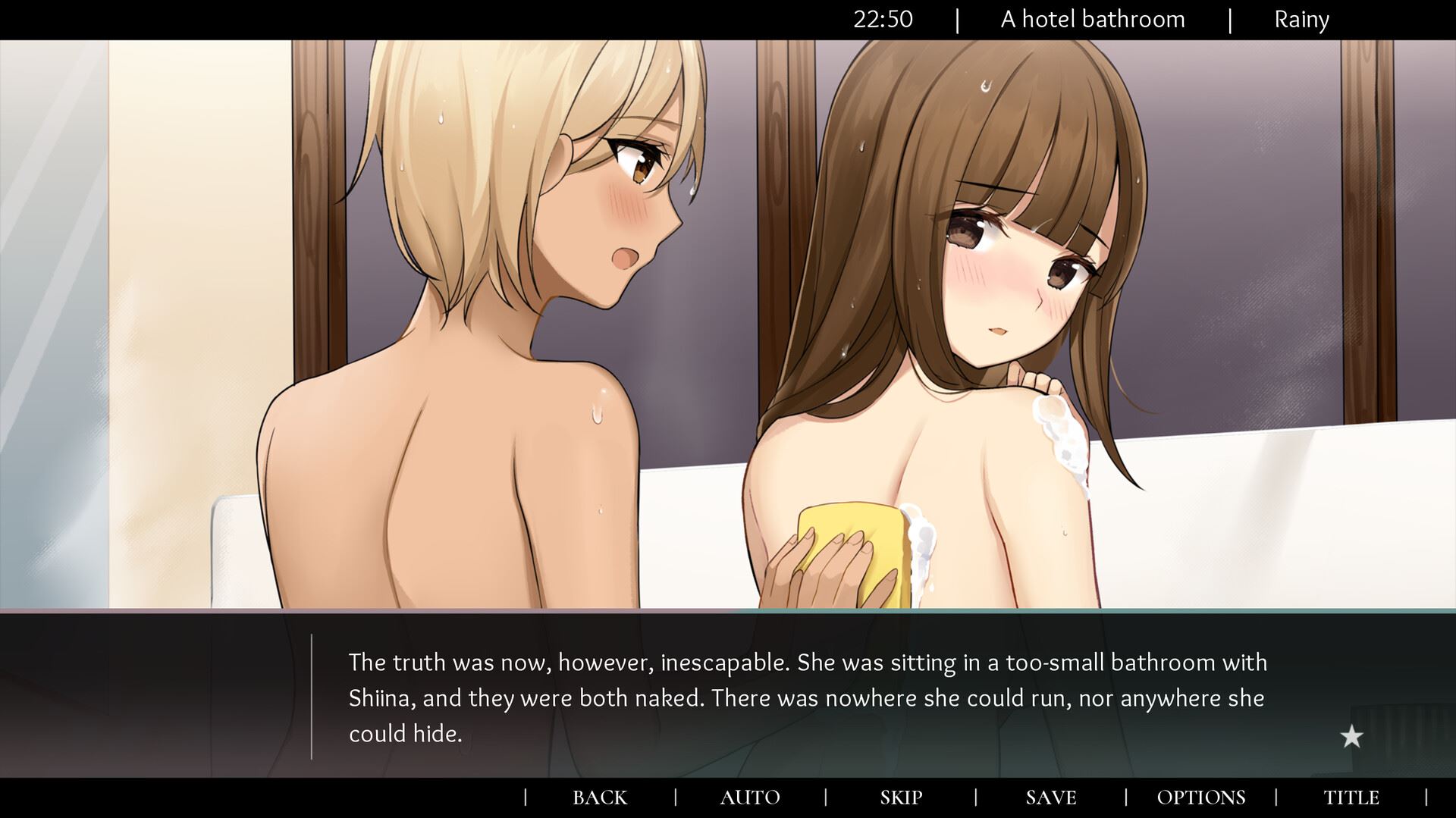Click the star icon in the dialogue box
The width and height of the screenshot is (1456, 818).
[x=1351, y=736]
